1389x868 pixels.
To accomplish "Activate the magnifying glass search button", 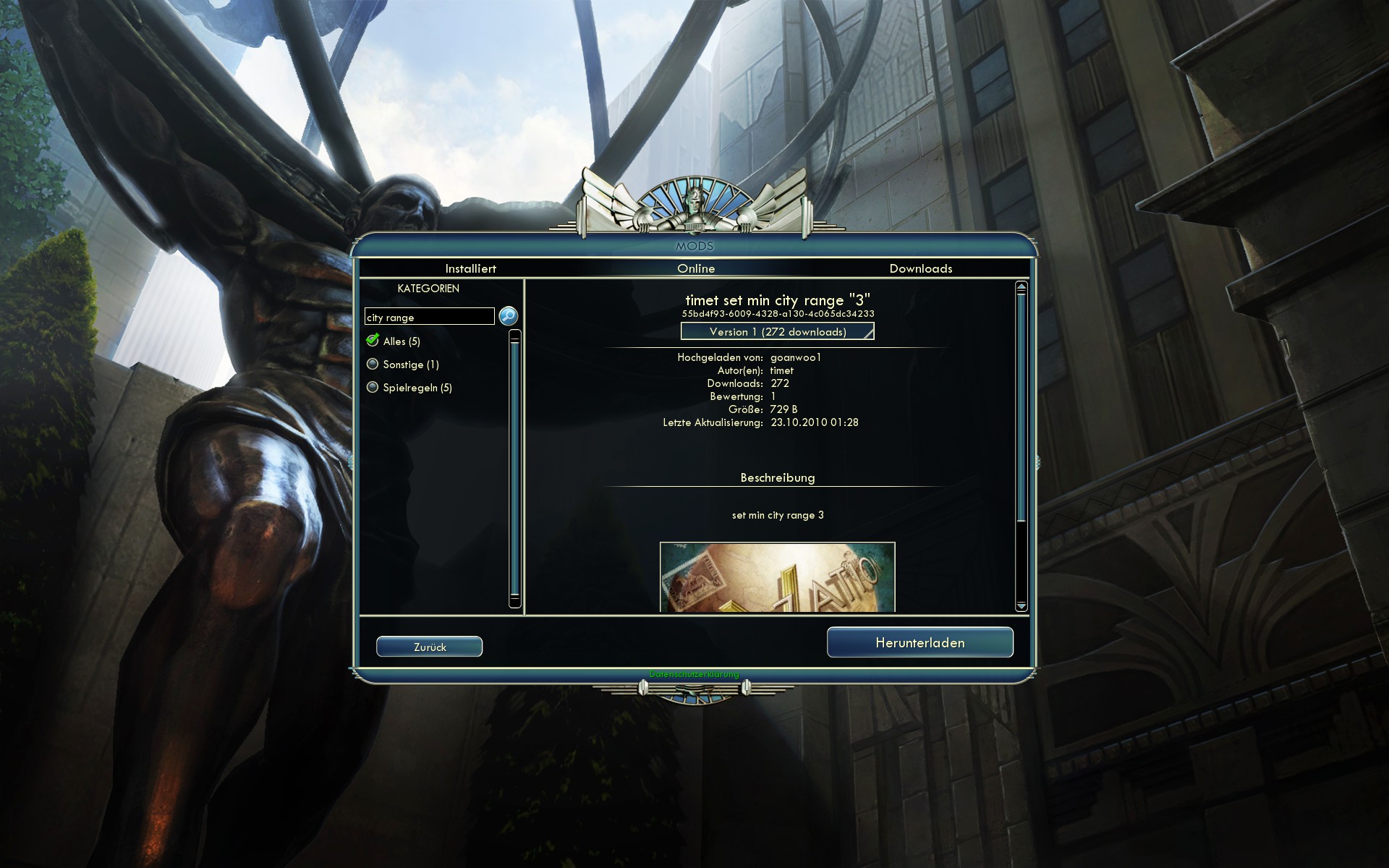I will pos(509,316).
